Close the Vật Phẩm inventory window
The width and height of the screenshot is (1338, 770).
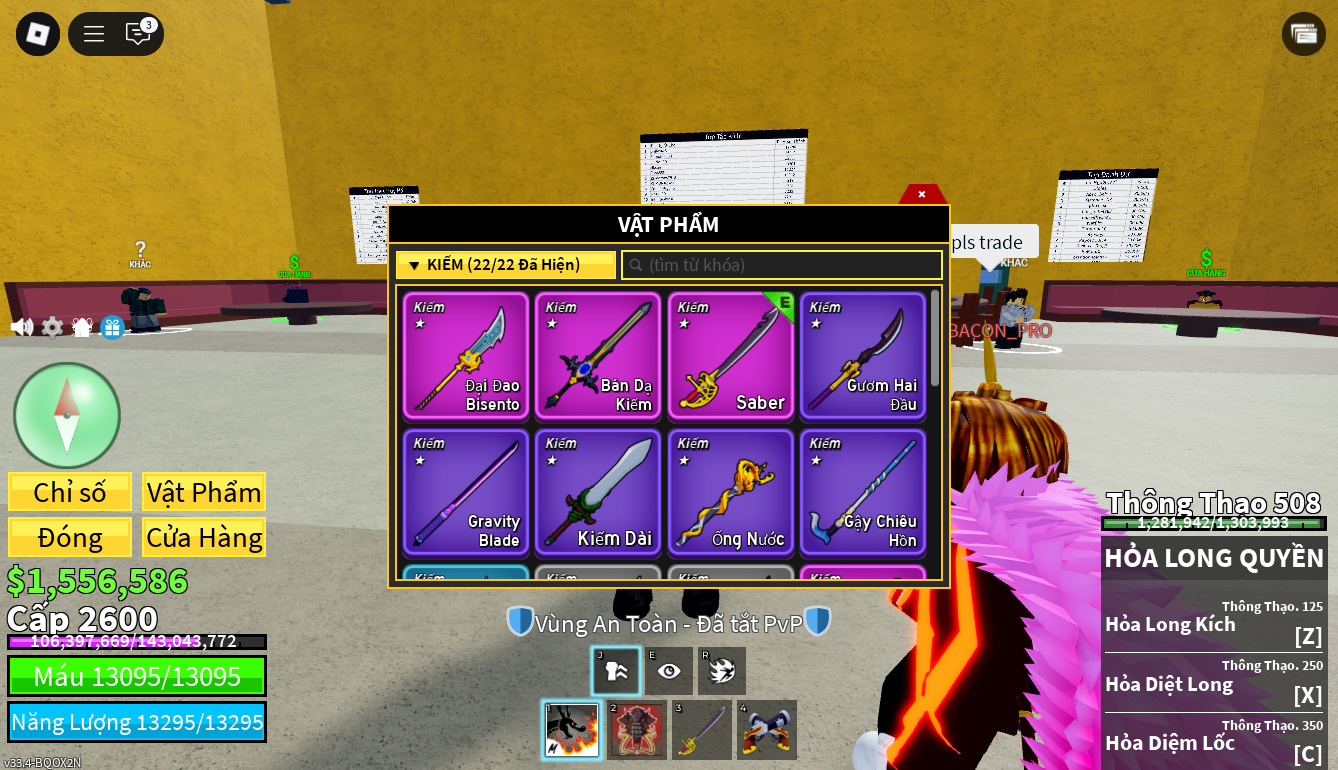pyautogui.click(x=921, y=194)
